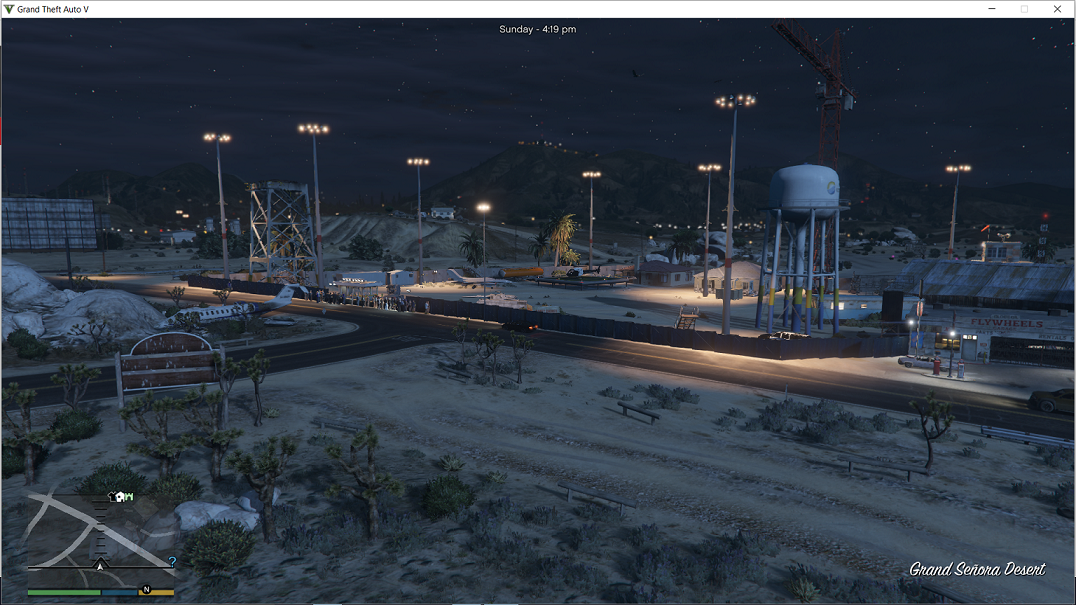The height and width of the screenshot is (605, 1076).
Task: Select the black shirt clothing store marker
Action: point(110,495)
